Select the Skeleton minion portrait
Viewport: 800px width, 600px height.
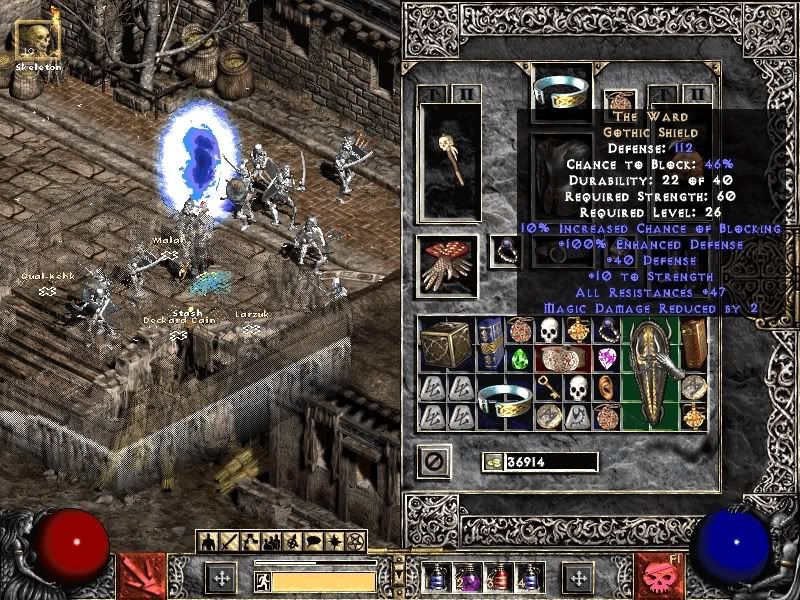pyautogui.click(x=37, y=40)
